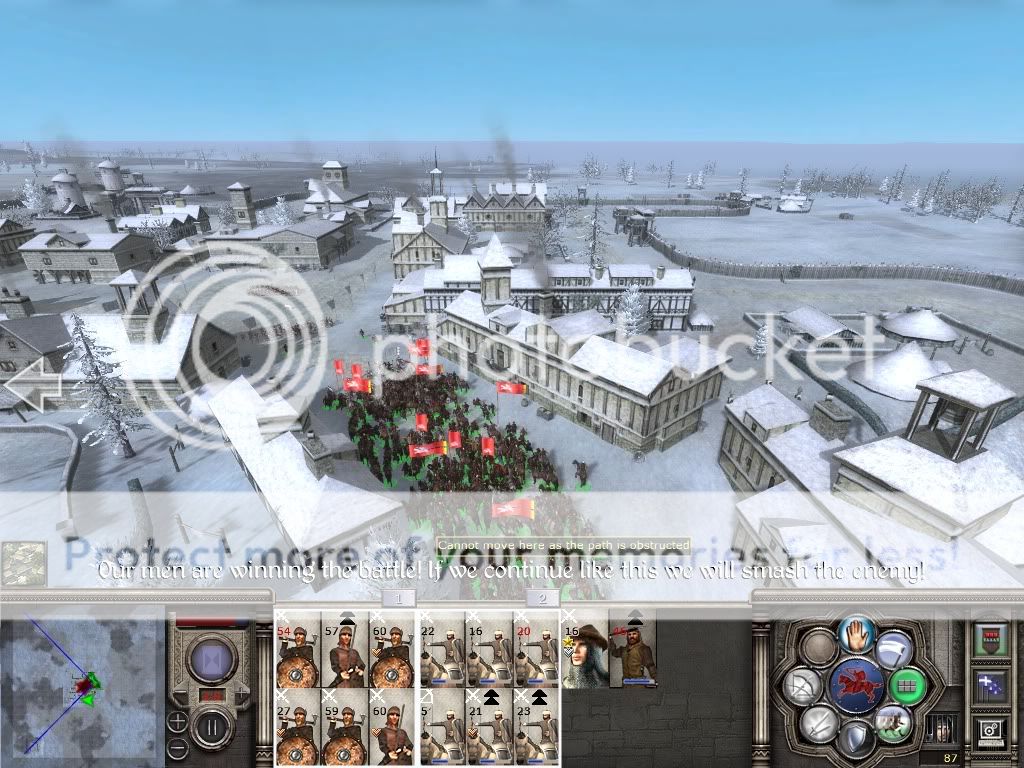Viewport: 1024px width, 768px height.
Task: Click the battle minimap
Action: 82,685
